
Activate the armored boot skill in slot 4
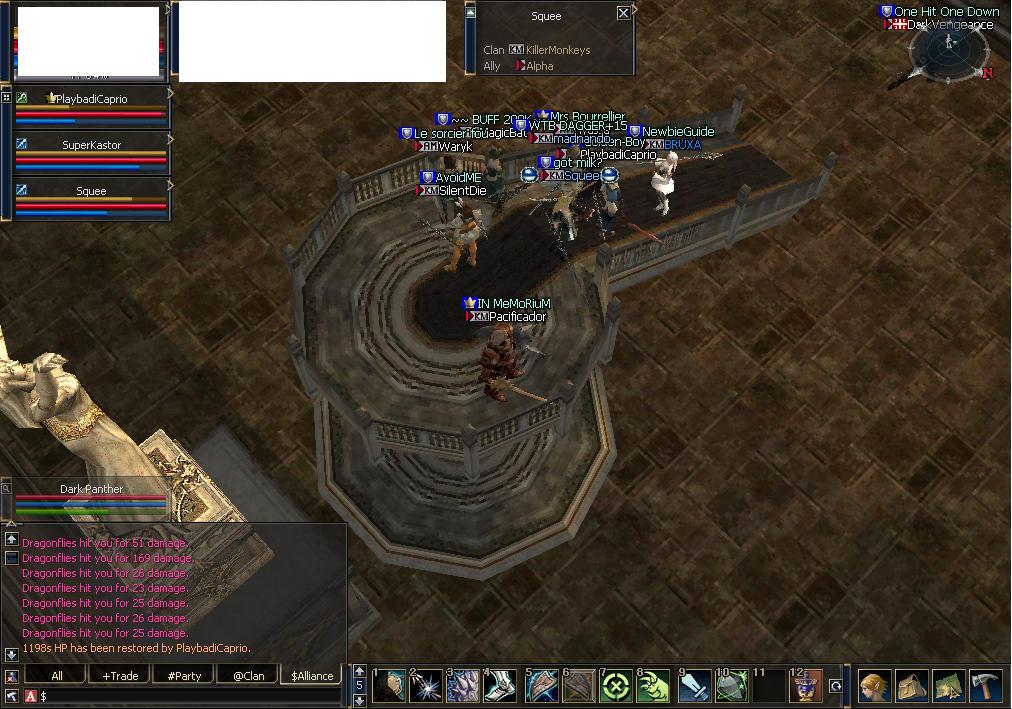point(500,687)
